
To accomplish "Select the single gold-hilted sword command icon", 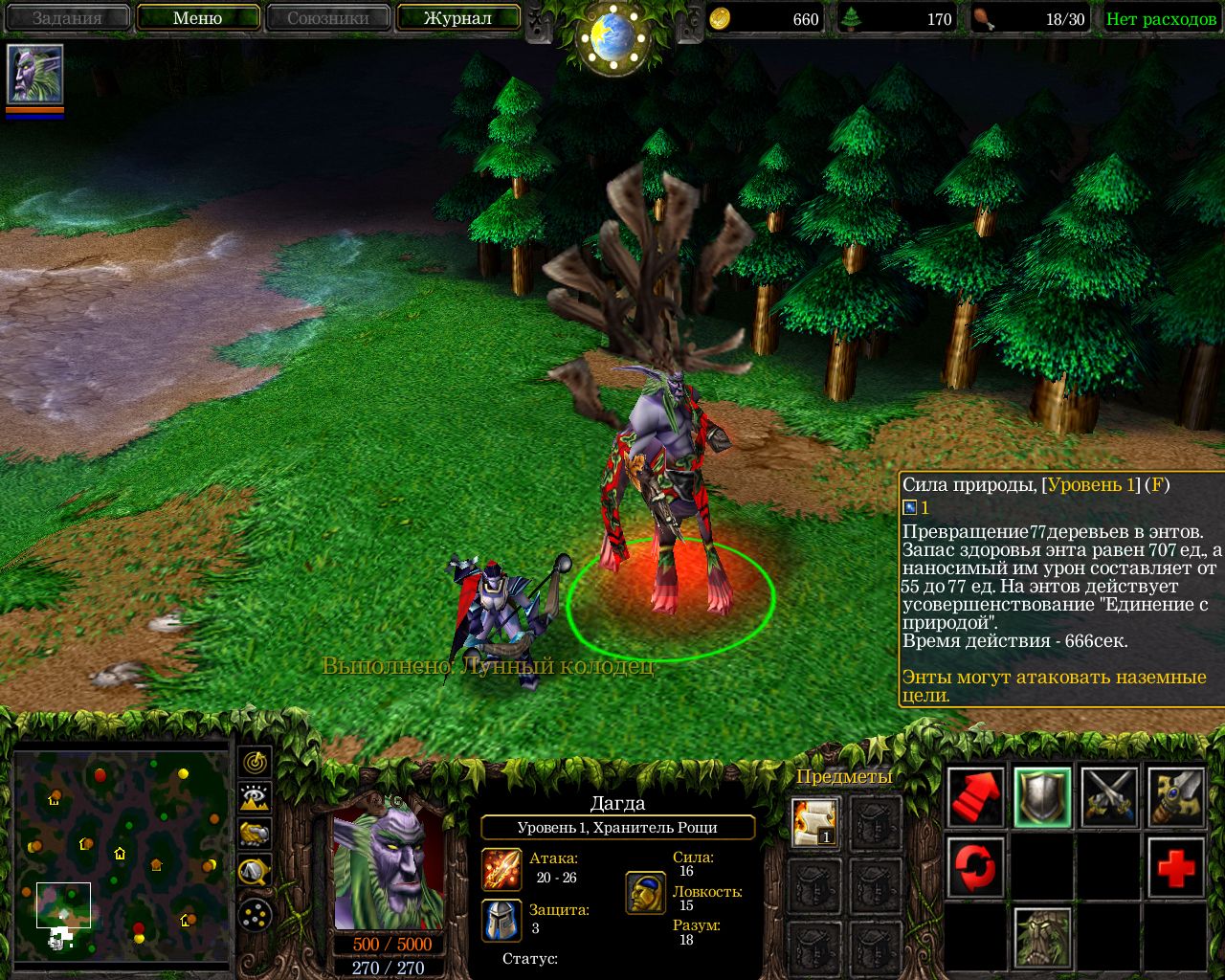I will point(1175,797).
